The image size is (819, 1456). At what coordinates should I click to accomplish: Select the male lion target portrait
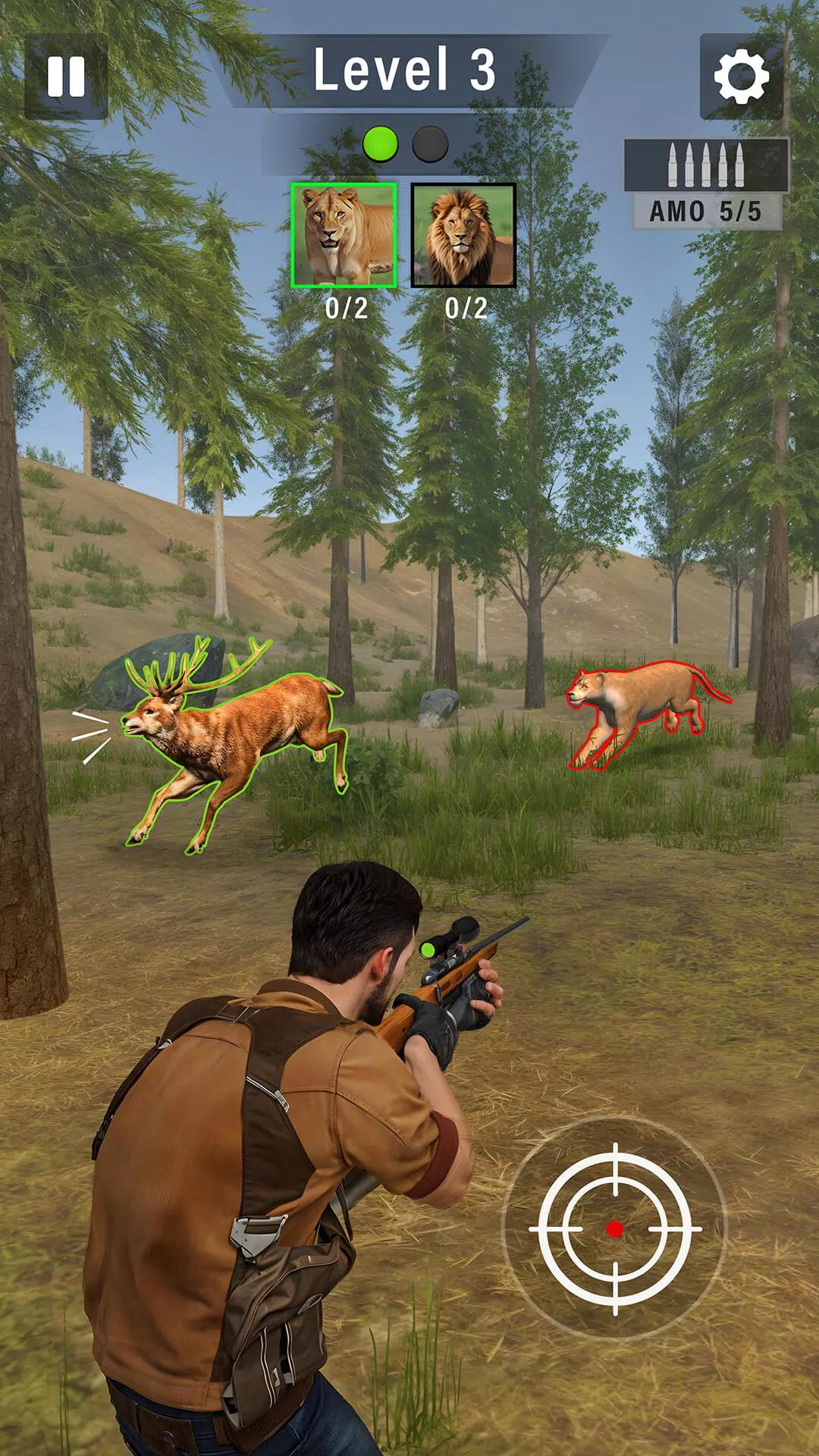(463, 235)
